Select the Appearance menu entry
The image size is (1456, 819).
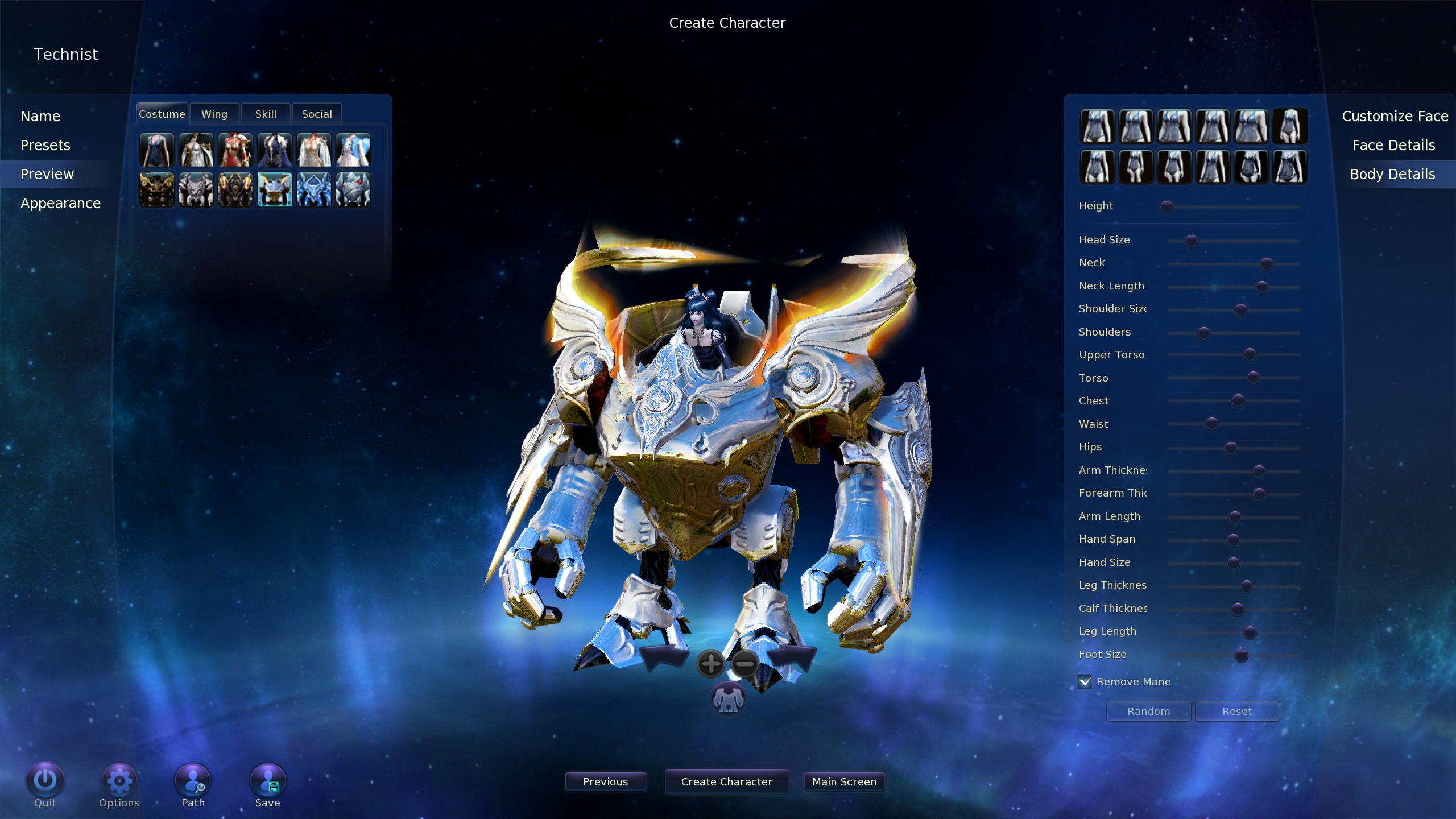(60, 203)
